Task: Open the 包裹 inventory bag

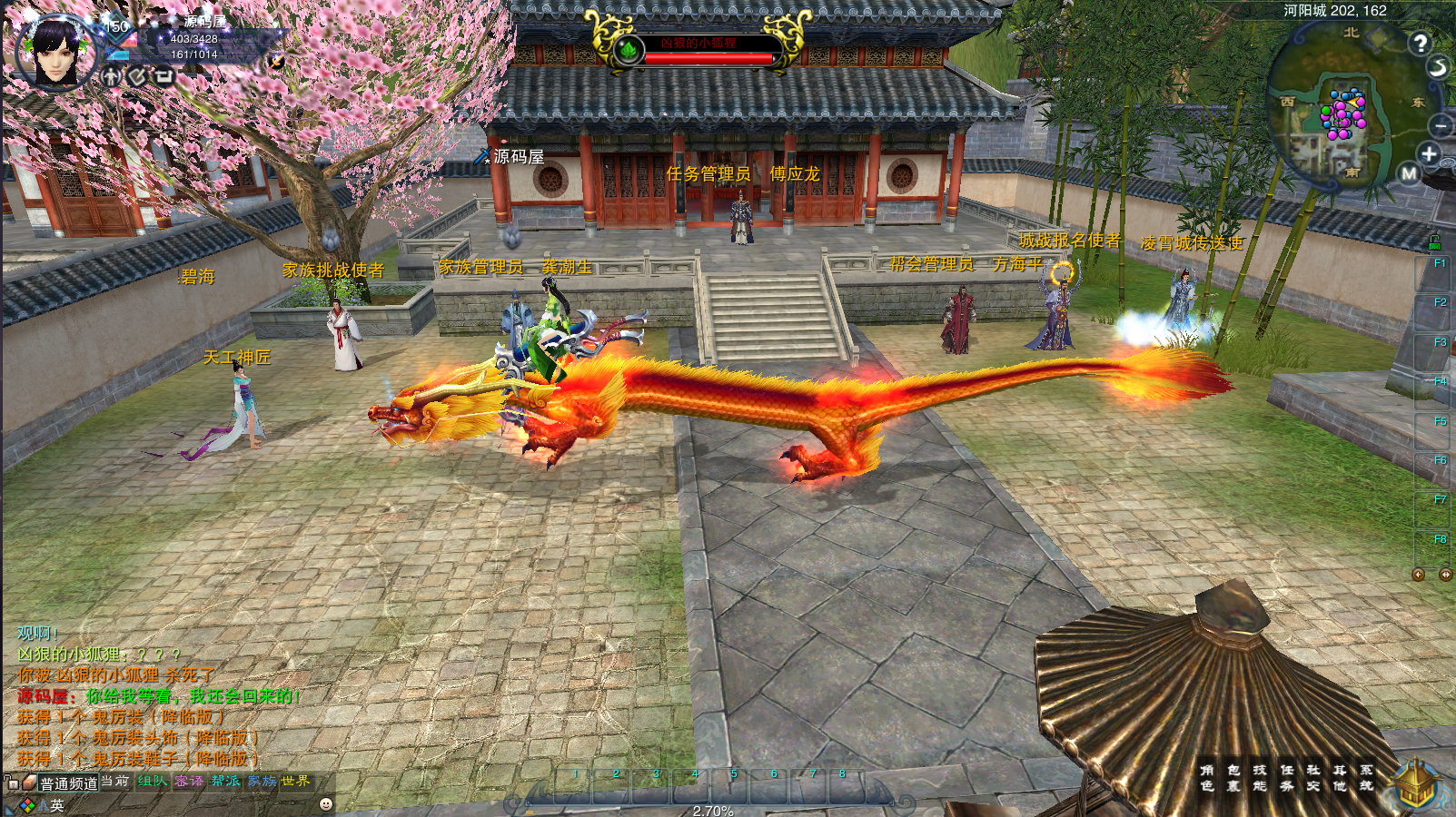Action: coord(1233,778)
